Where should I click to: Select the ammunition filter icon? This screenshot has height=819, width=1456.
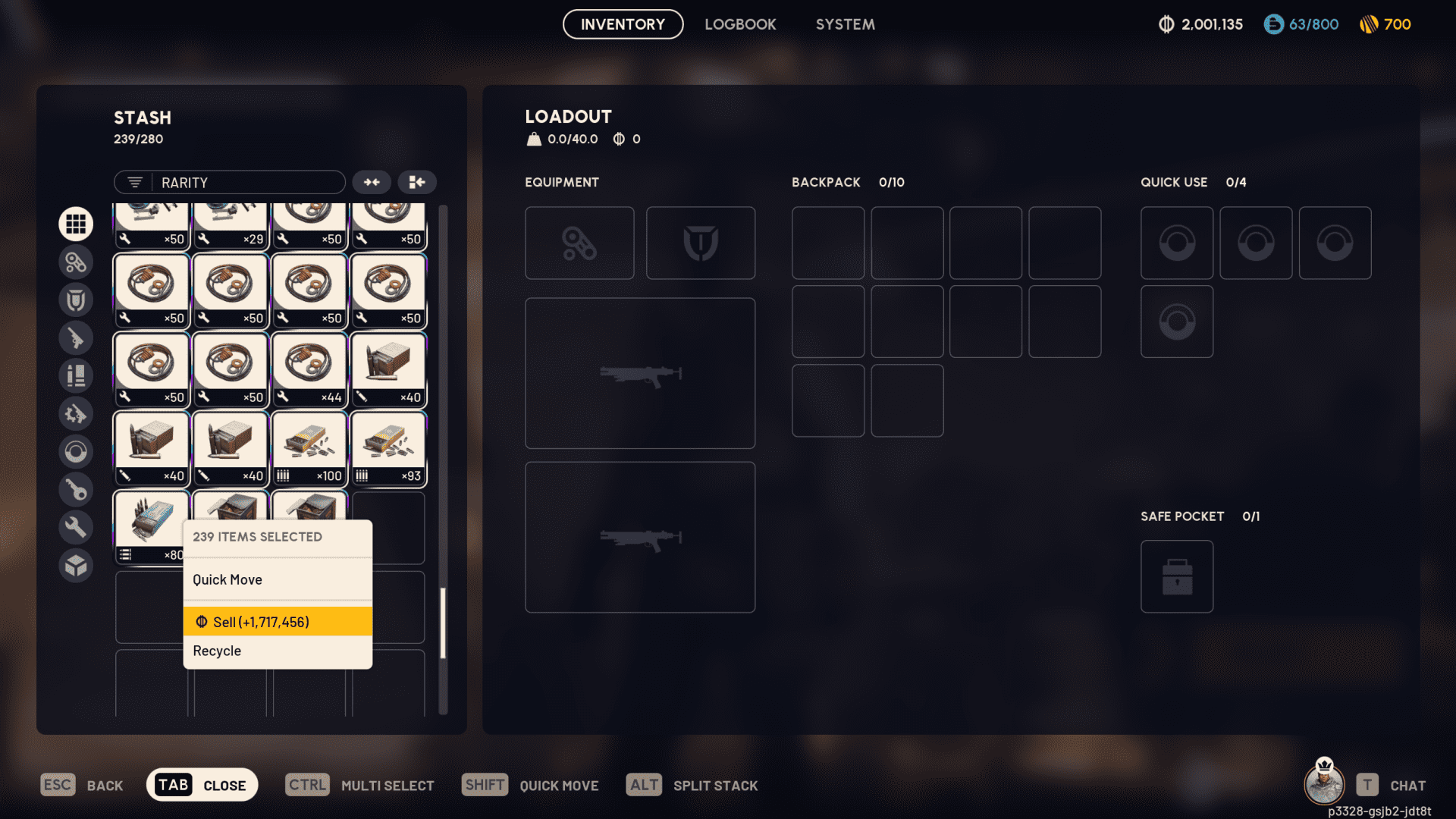coord(76,375)
